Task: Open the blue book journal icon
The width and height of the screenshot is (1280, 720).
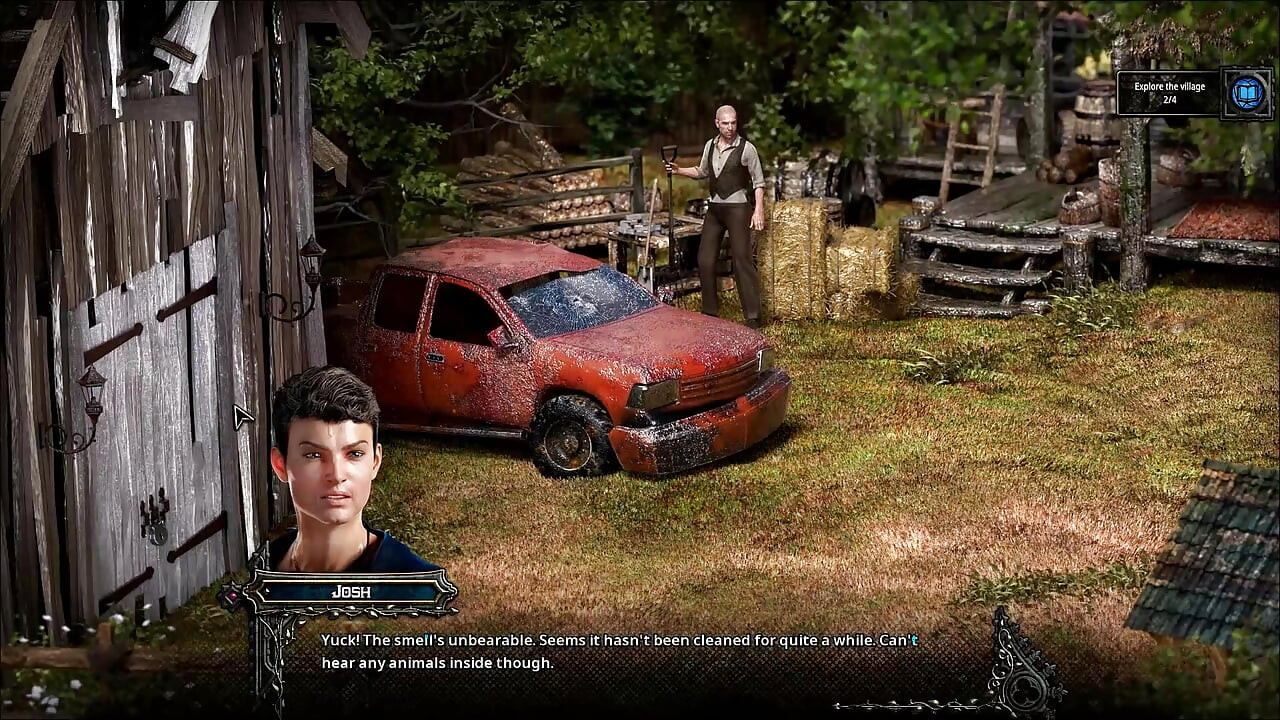Action: 1246,93
